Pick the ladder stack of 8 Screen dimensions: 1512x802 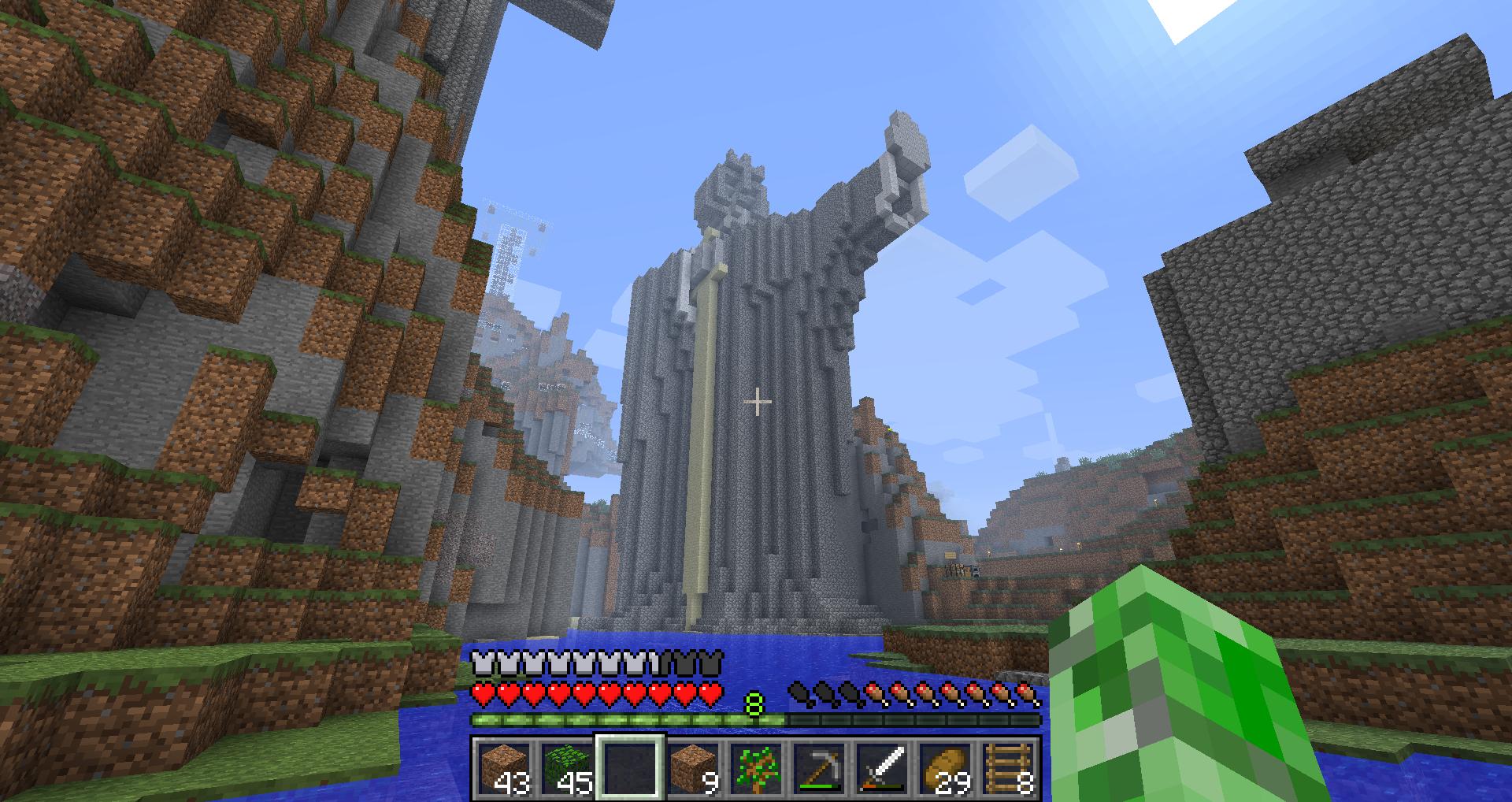pos(1009,768)
